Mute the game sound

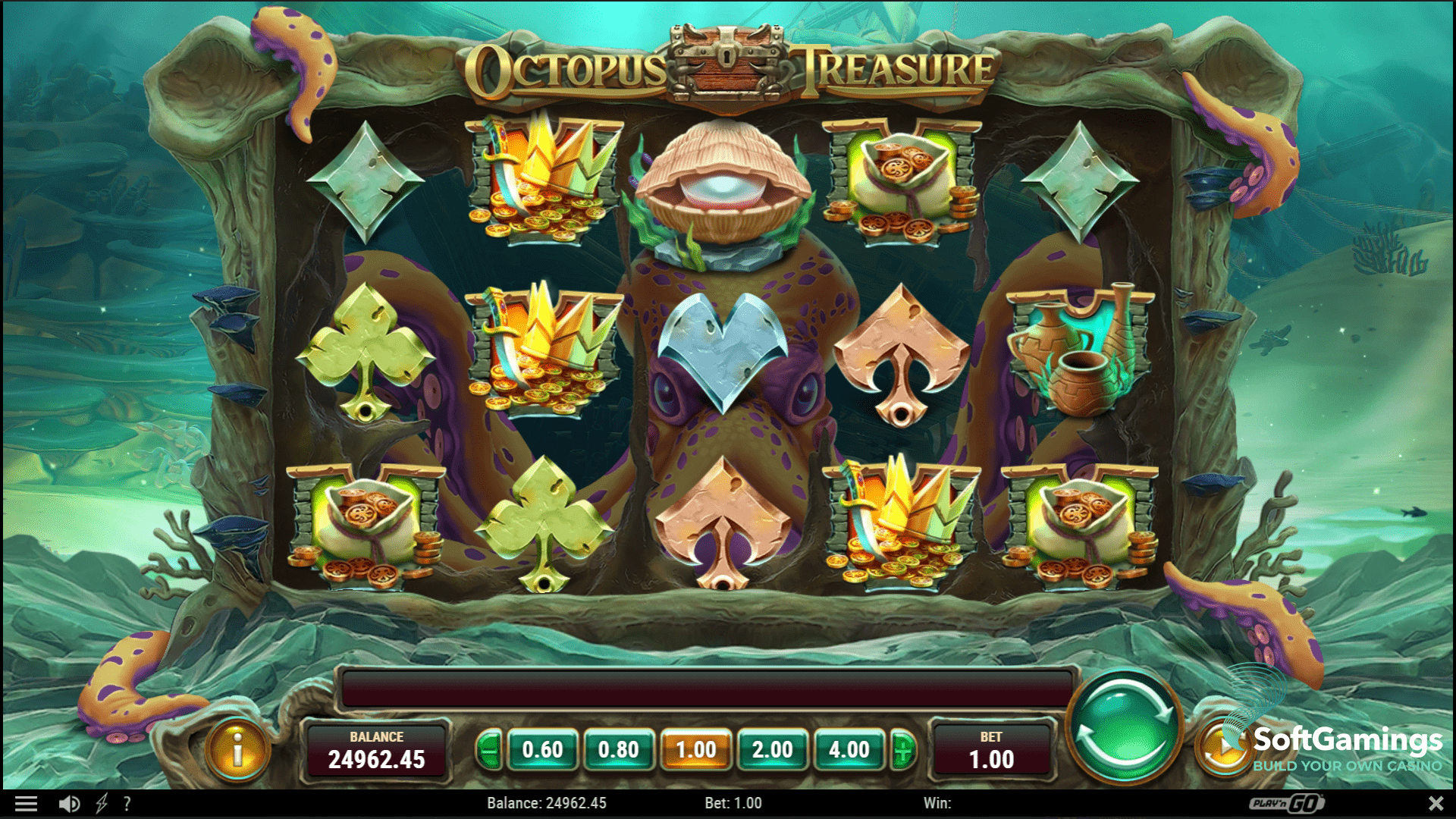[71, 802]
